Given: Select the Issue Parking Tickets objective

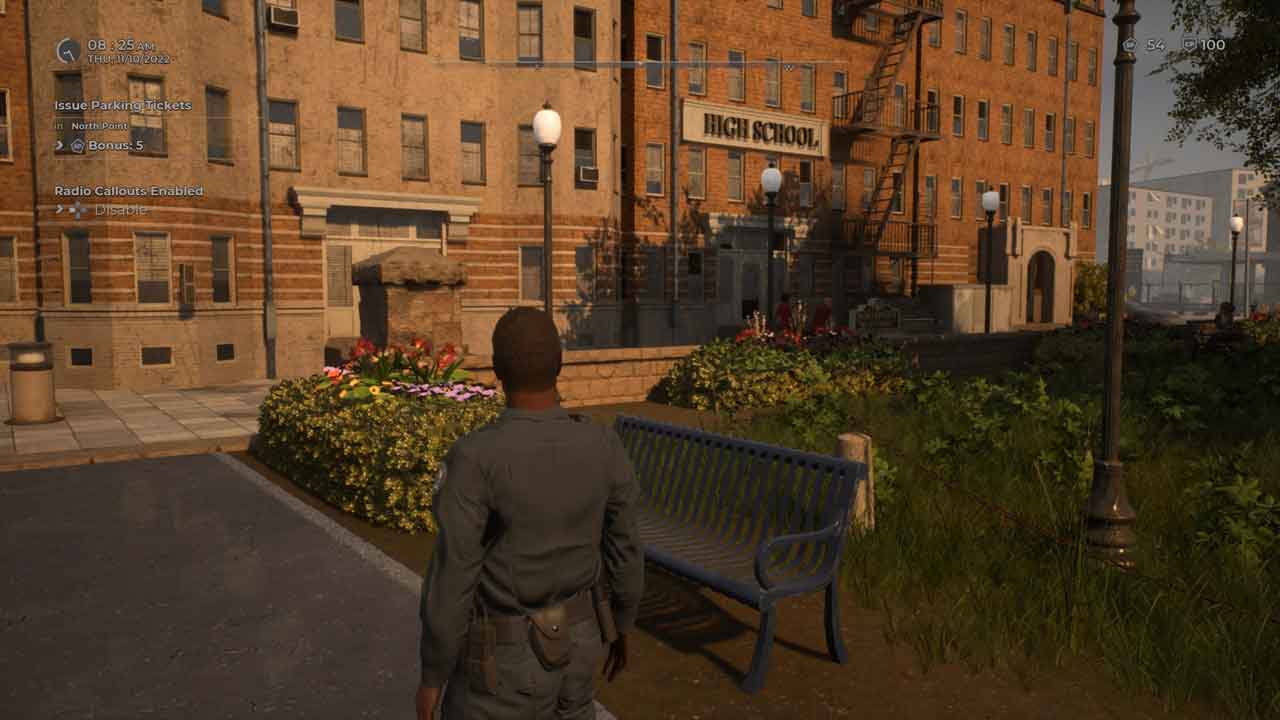Looking at the screenshot, I should 123,106.
